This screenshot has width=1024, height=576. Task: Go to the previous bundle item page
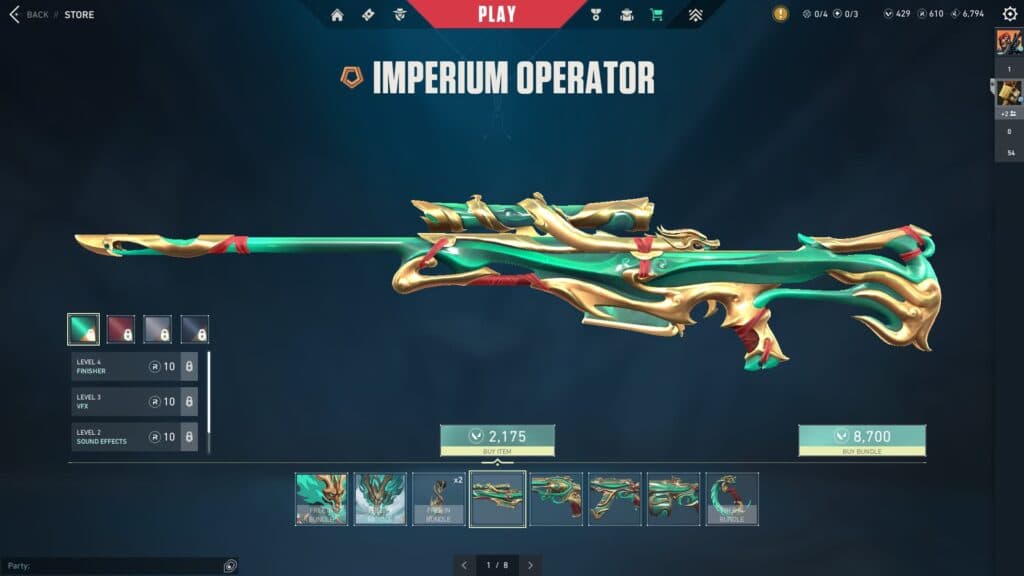[x=464, y=565]
